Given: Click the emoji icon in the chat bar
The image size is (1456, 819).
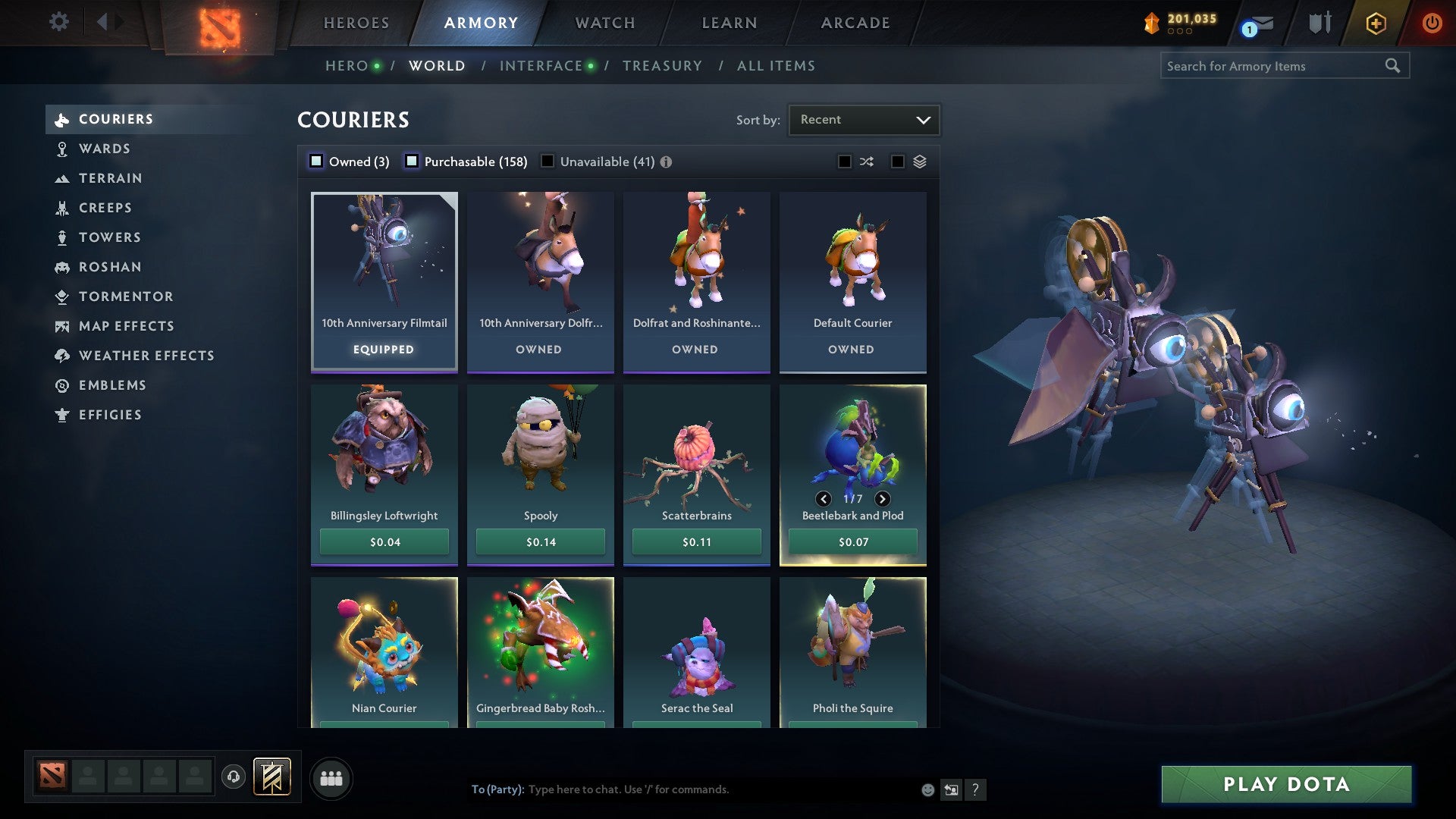Looking at the screenshot, I should (x=927, y=789).
